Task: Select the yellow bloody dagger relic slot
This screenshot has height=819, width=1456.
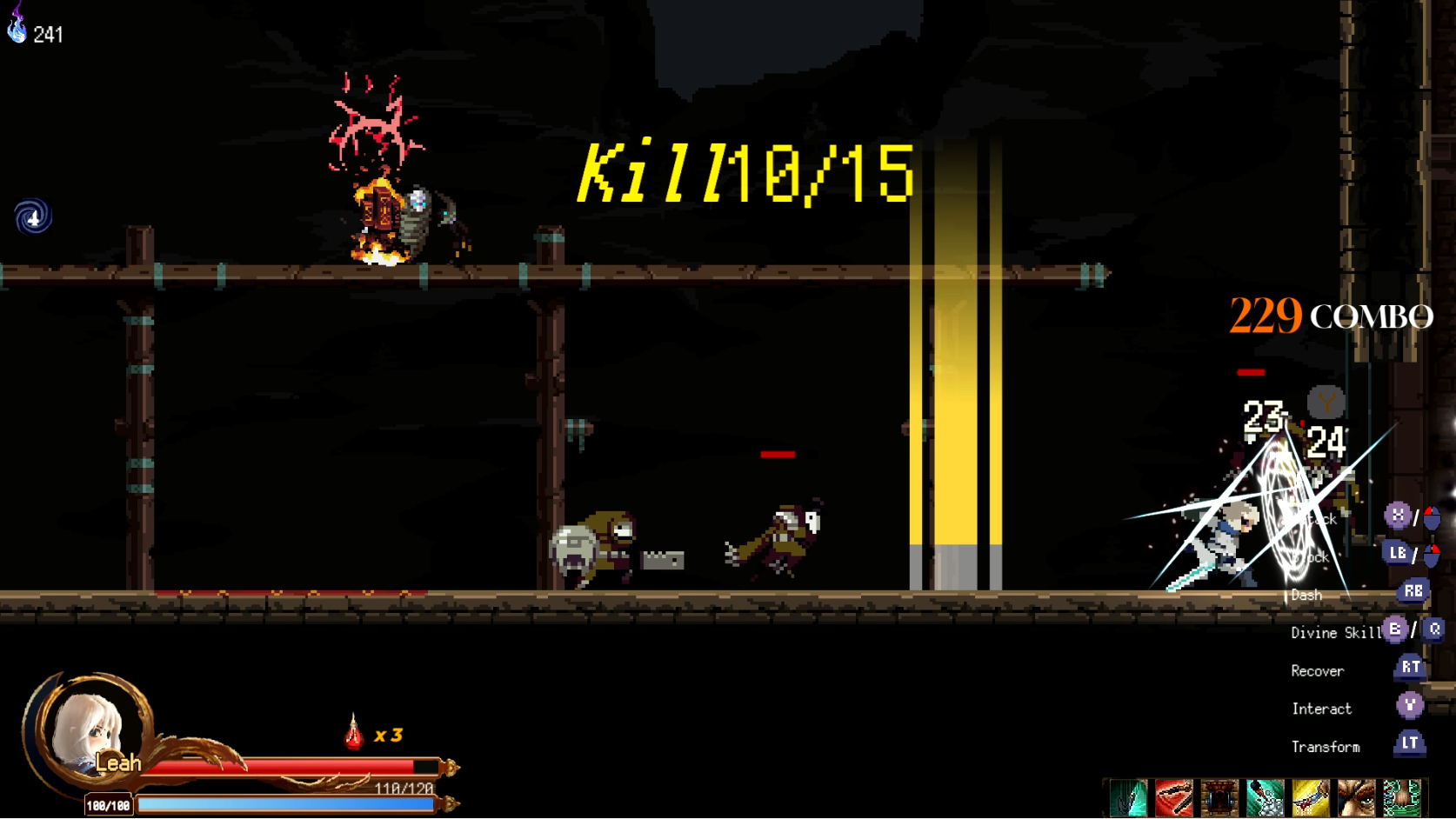Action: click(1311, 798)
